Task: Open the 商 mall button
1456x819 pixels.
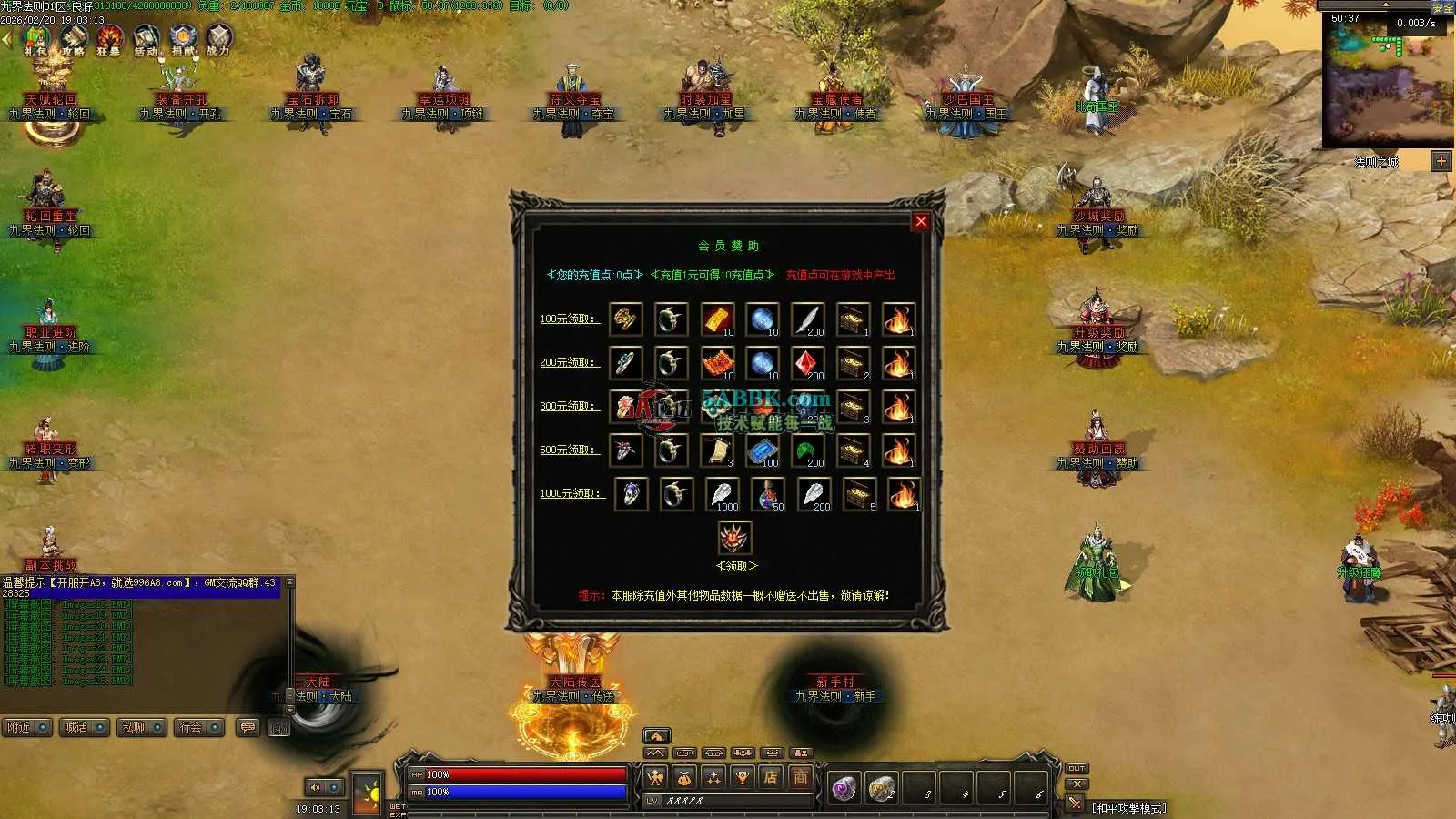Action: 800,777
